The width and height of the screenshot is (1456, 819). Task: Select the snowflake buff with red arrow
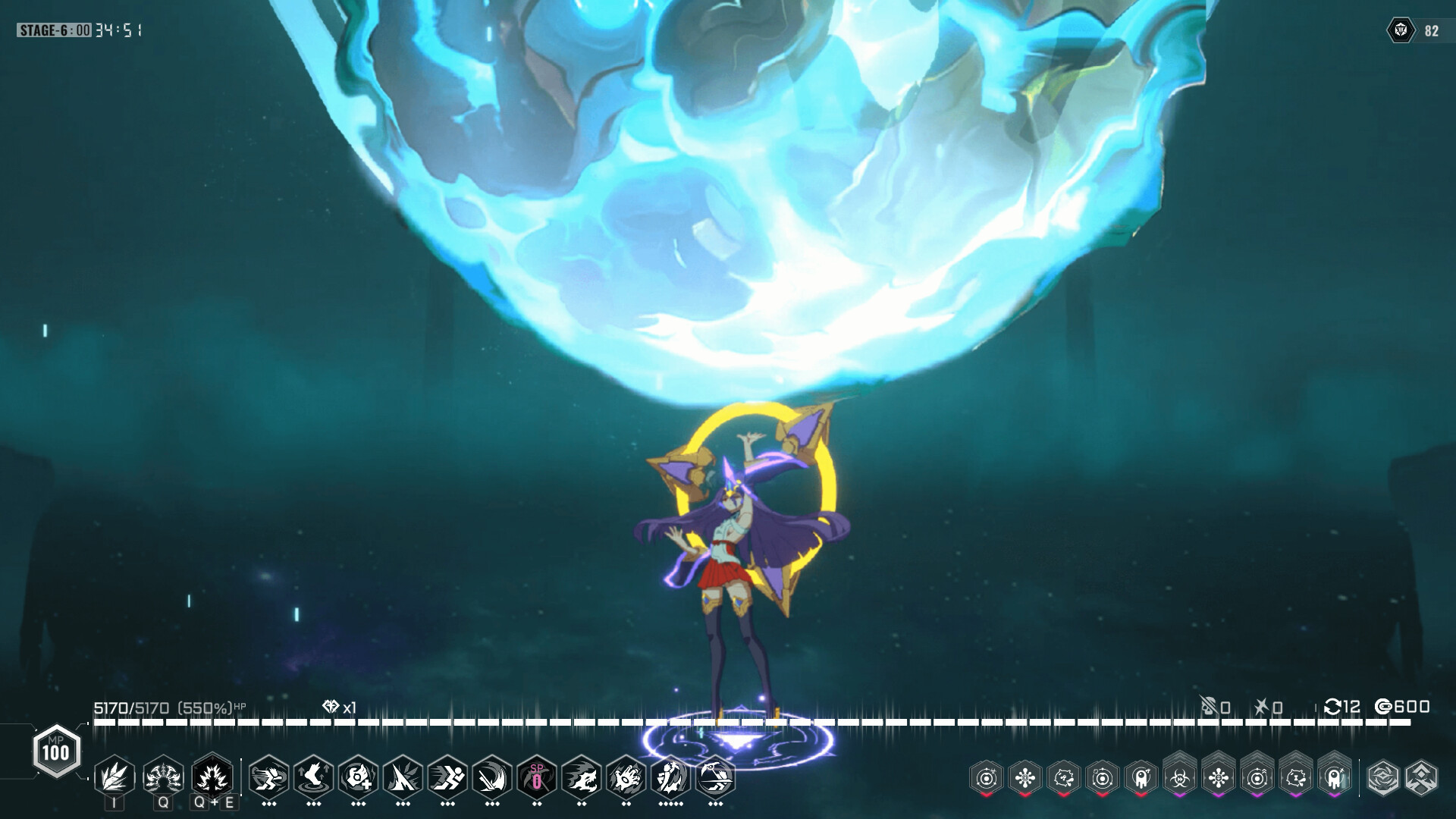point(1025,778)
